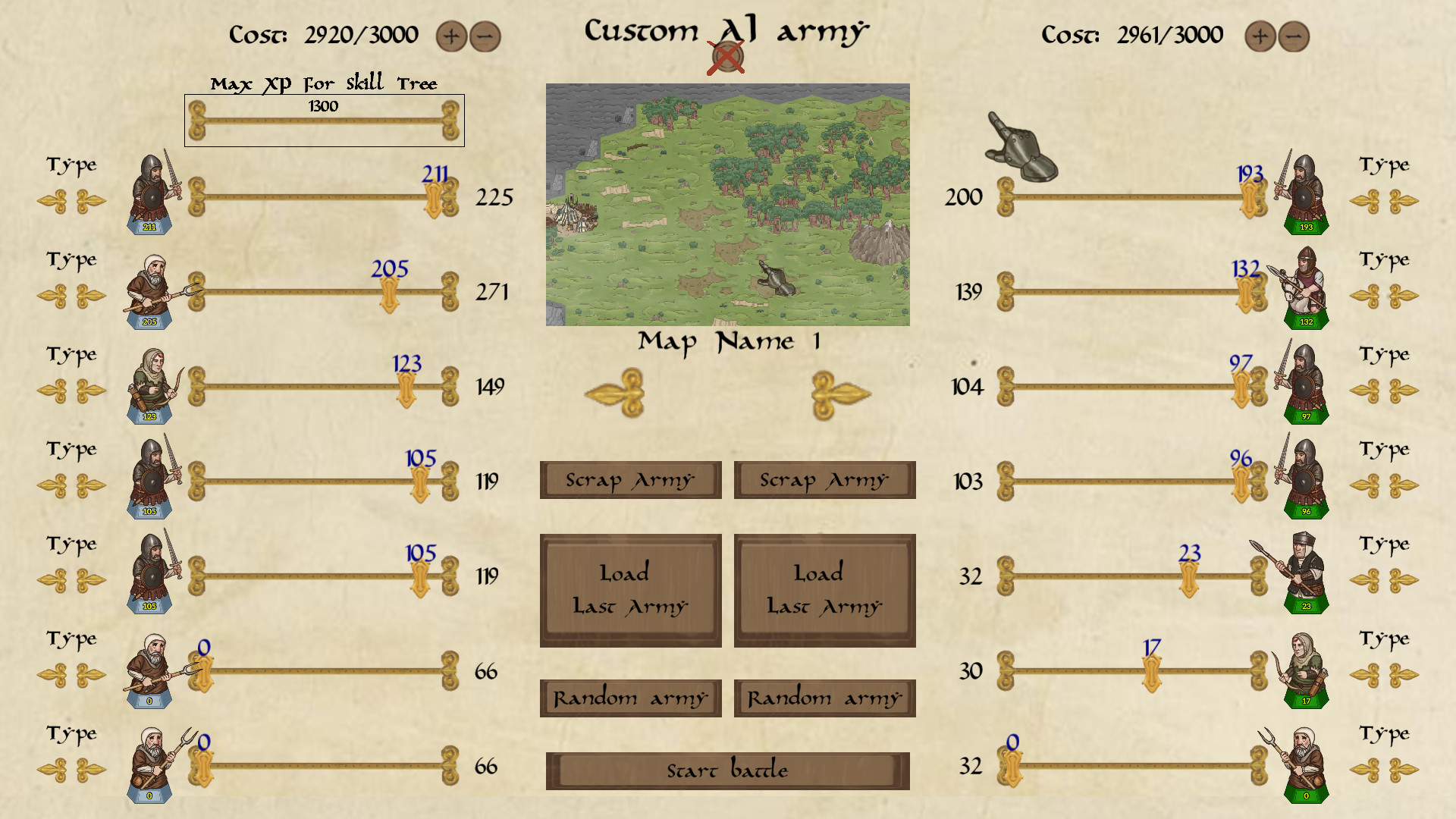Click the halberdier unit portrait in the right column

[x=1306, y=575]
